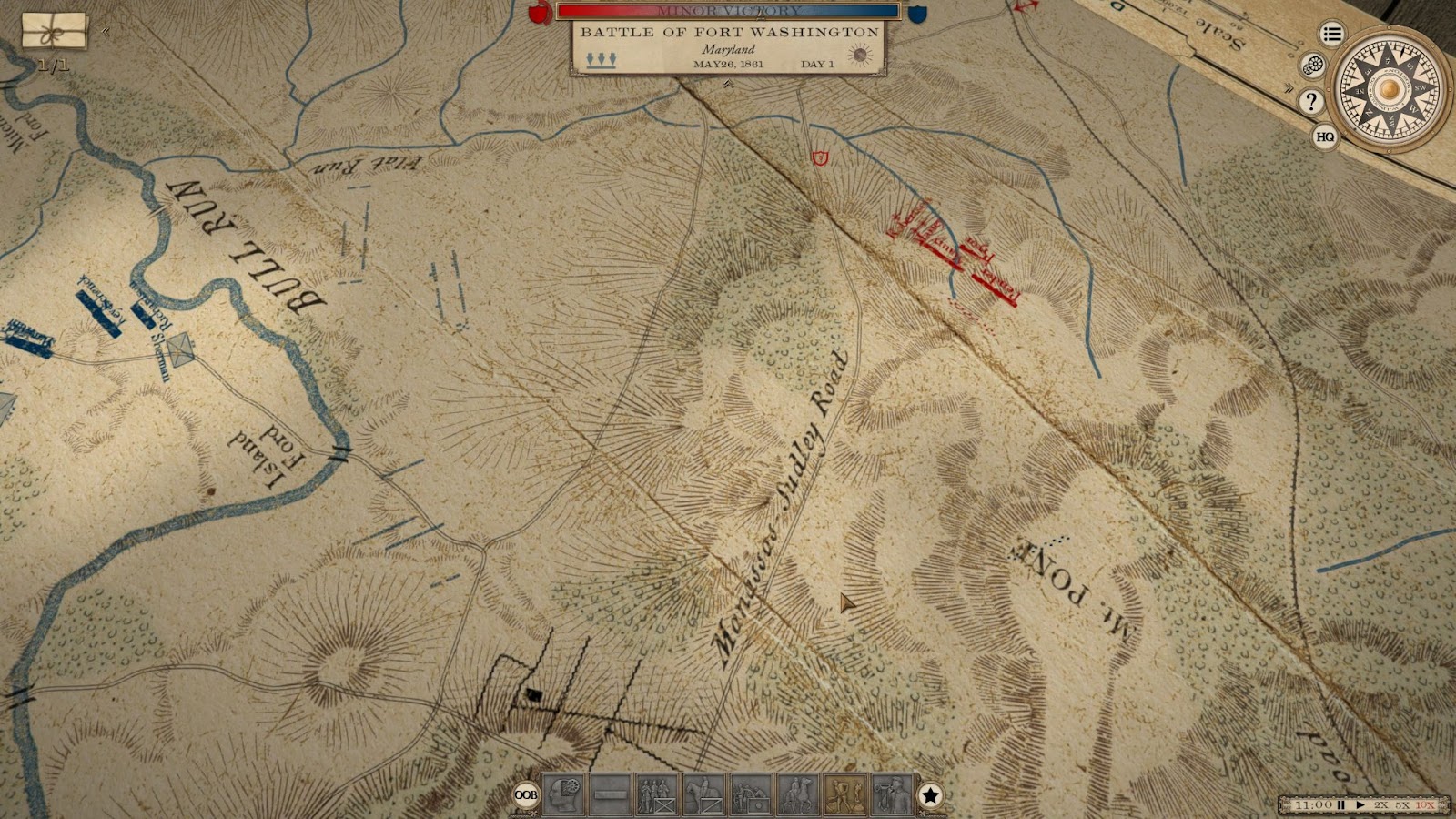Open the OOB order of battle button
Image resolution: width=1456 pixels, height=819 pixels.
coord(525,795)
